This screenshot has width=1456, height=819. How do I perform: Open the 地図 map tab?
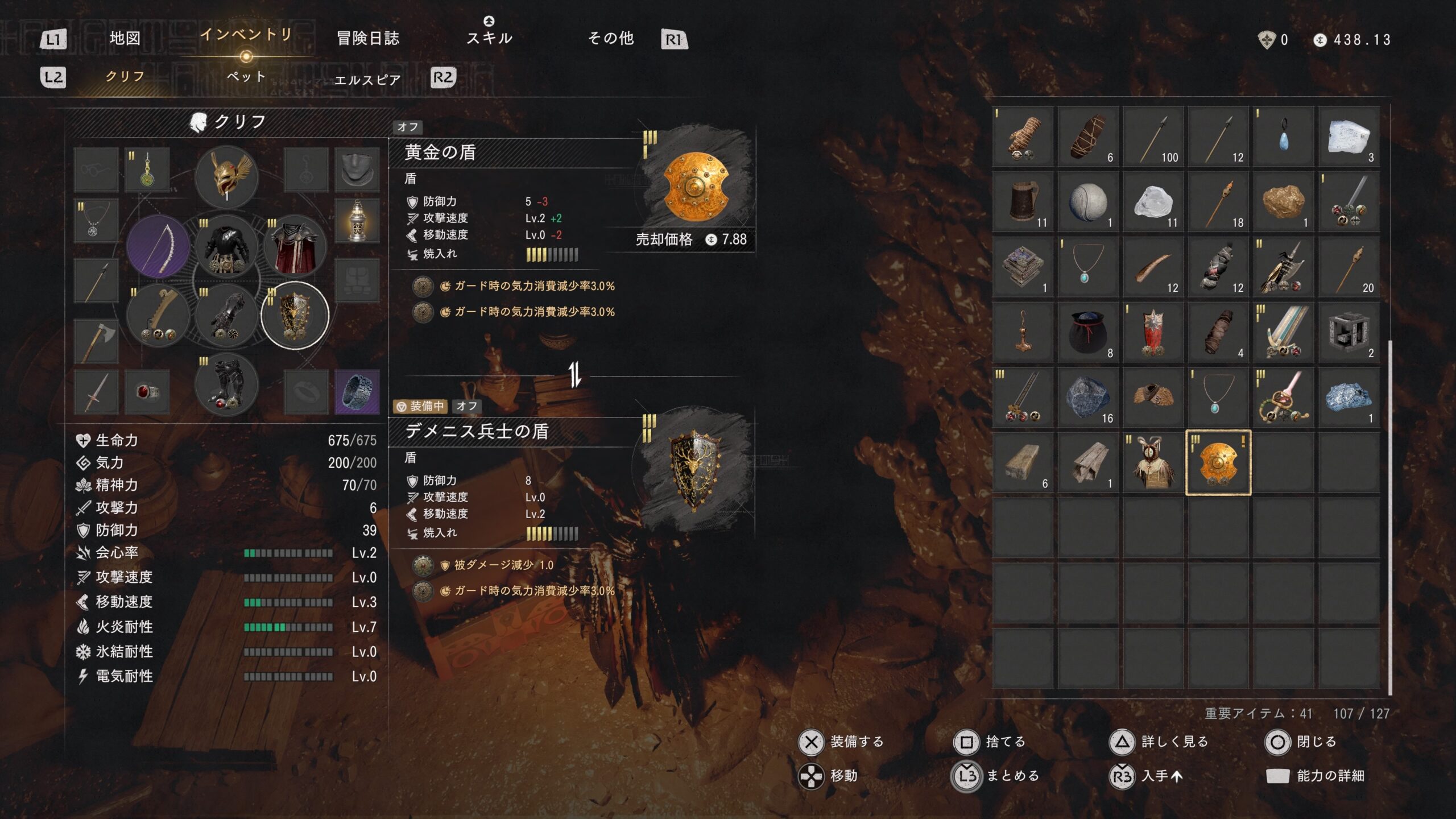coord(125,39)
